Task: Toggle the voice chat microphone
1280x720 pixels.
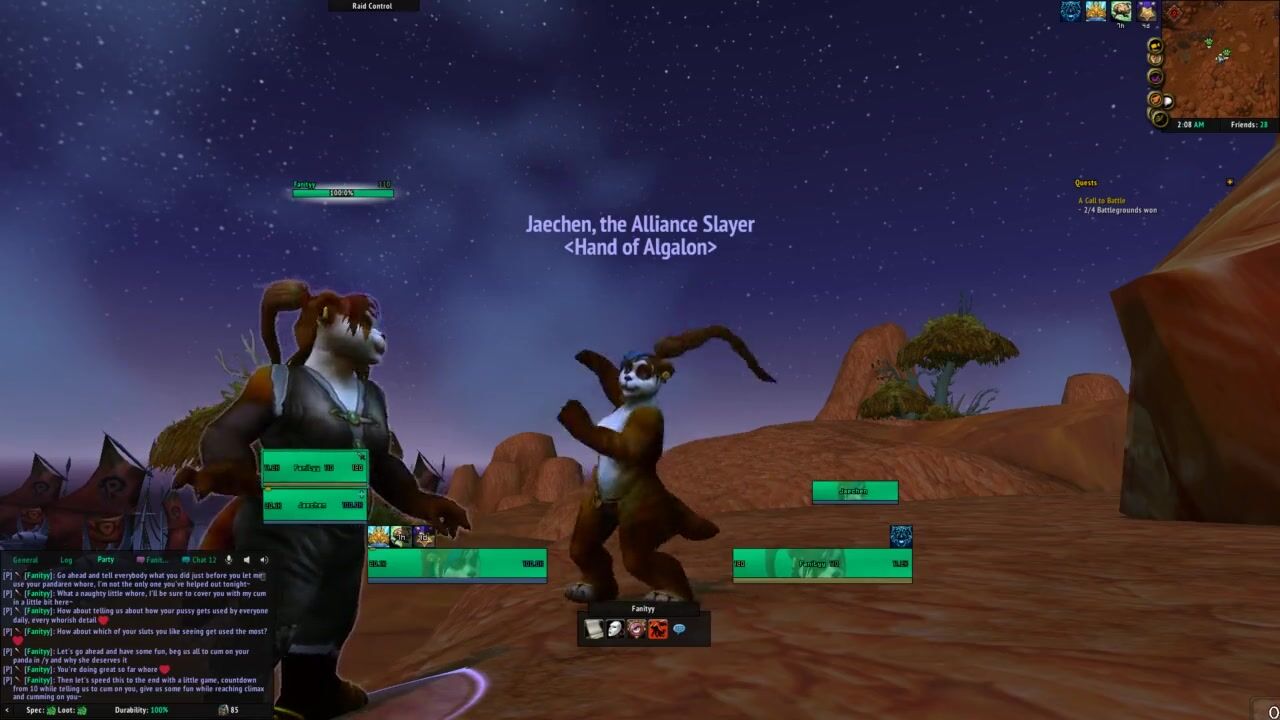Action: tap(229, 560)
